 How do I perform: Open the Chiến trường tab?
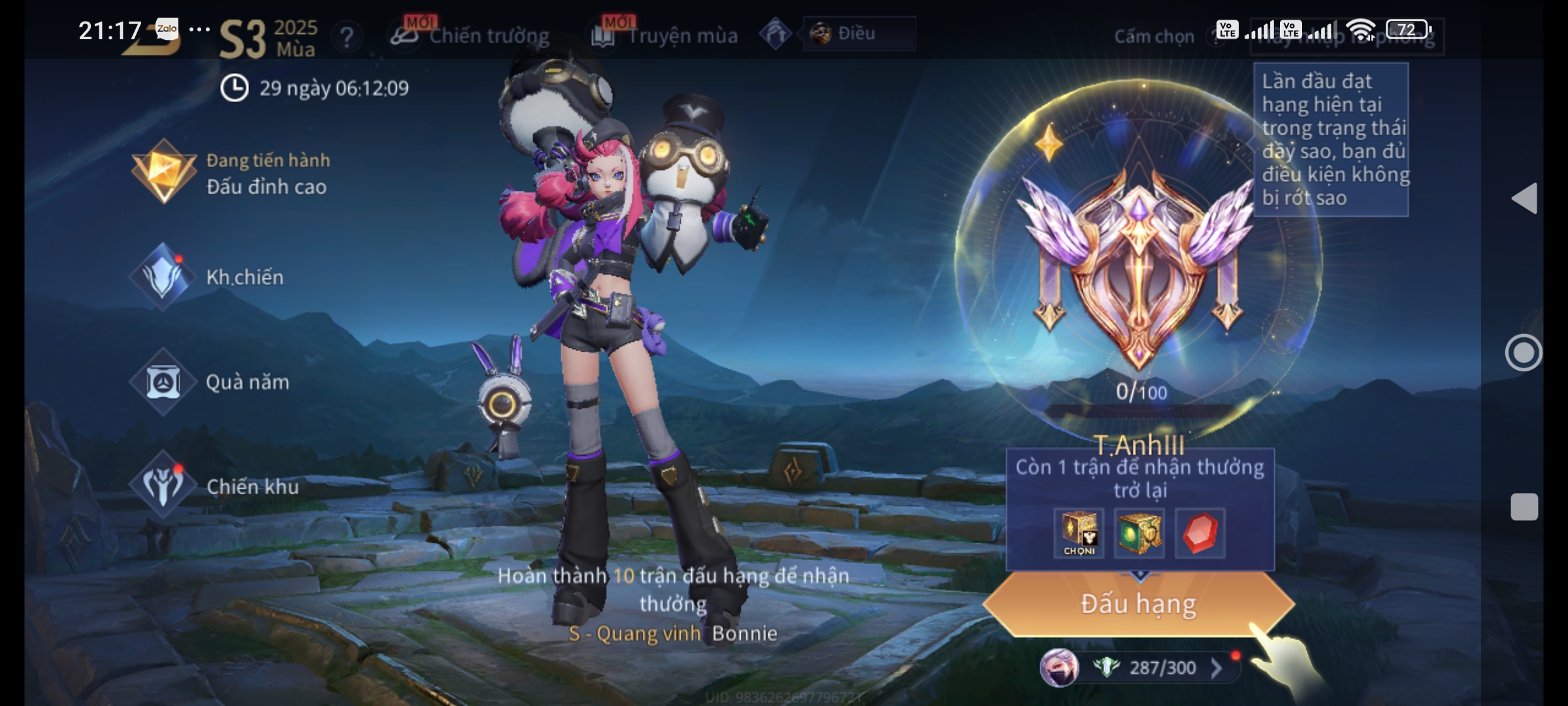[470, 35]
